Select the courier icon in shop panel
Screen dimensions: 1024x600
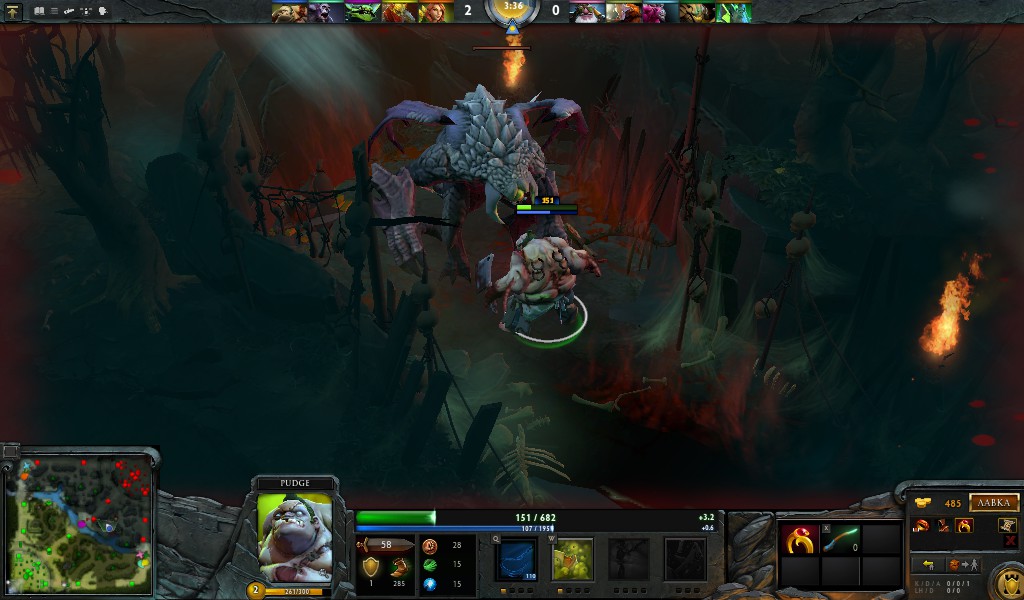coord(1008,525)
